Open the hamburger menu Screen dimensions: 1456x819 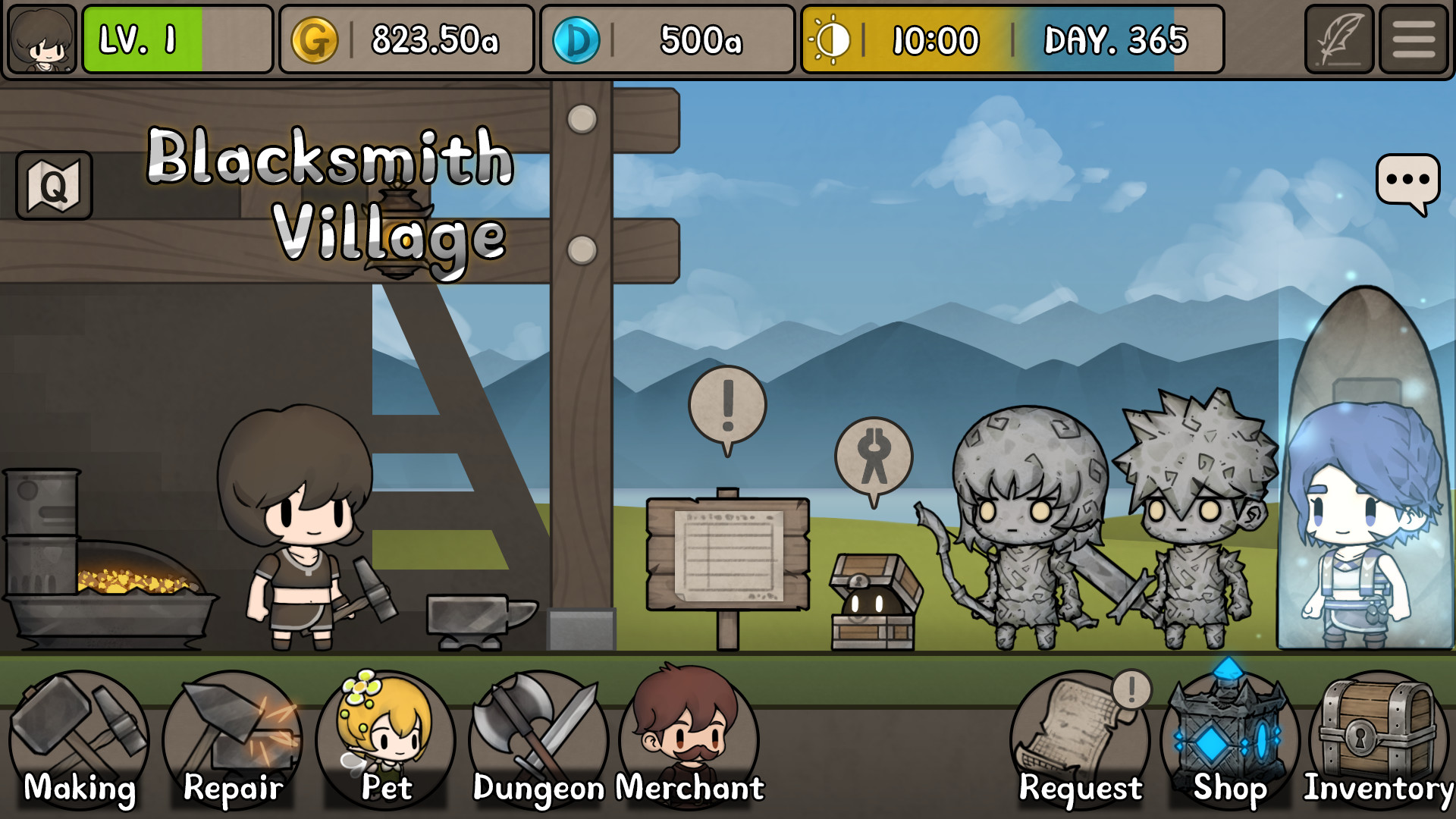[x=1415, y=39]
